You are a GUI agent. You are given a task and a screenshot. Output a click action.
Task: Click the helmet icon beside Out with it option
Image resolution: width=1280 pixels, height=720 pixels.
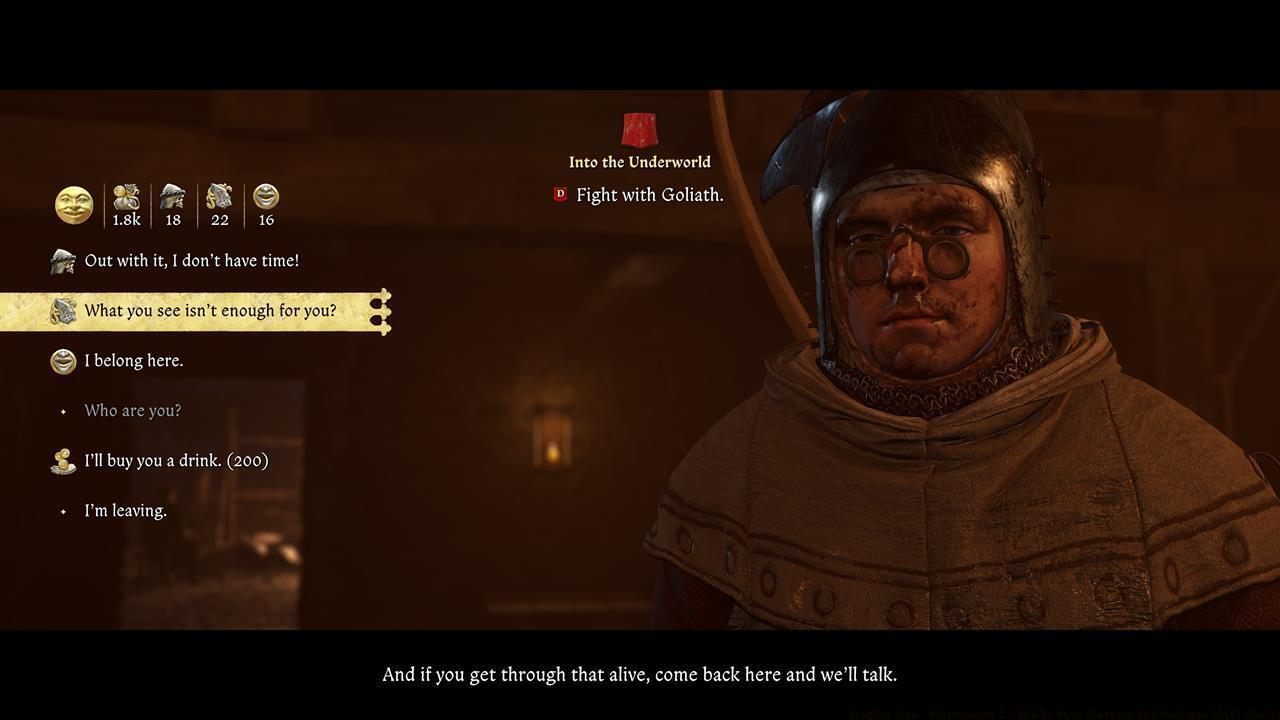[x=62, y=260]
